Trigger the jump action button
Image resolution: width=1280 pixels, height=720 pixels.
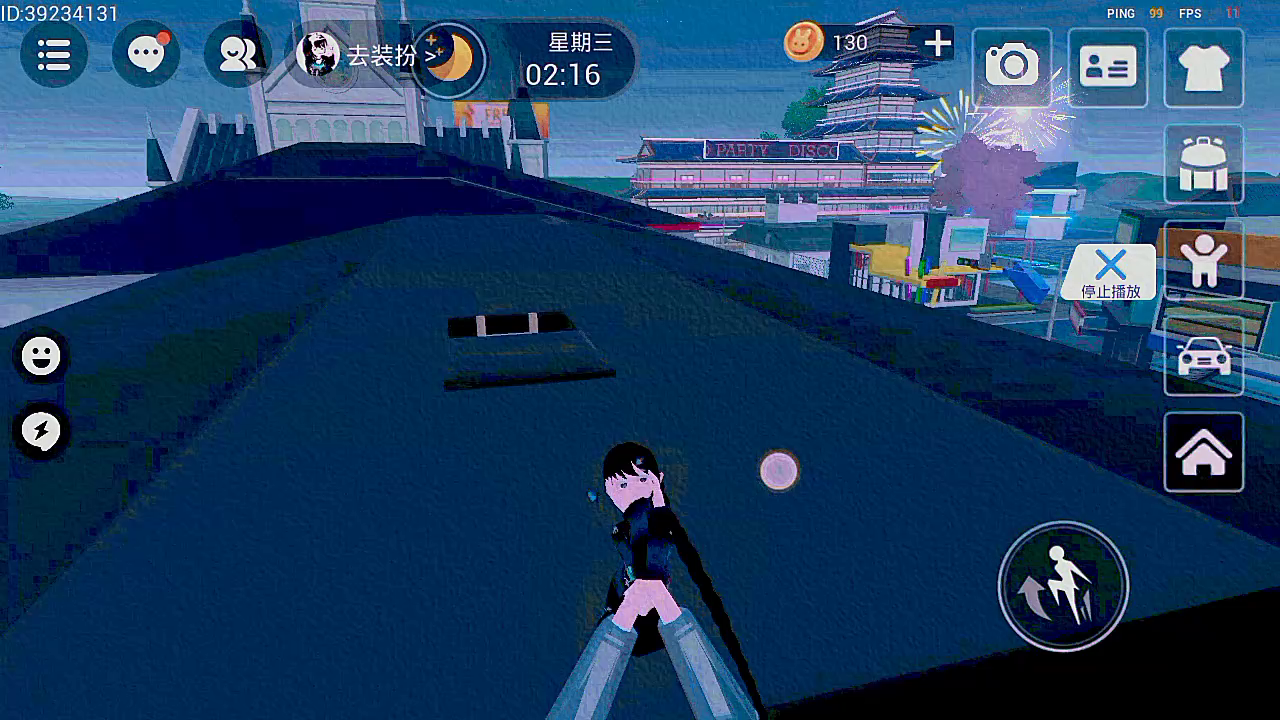1063,586
